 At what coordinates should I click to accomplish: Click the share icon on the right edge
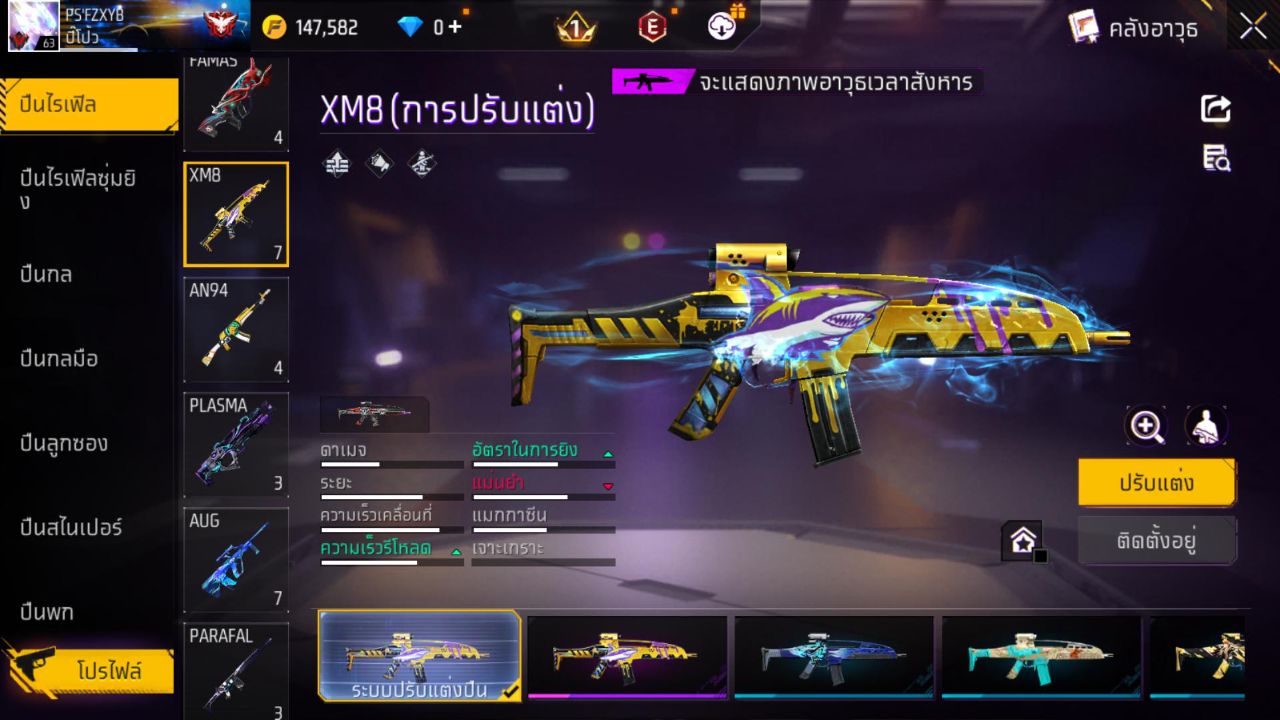click(x=1214, y=110)
